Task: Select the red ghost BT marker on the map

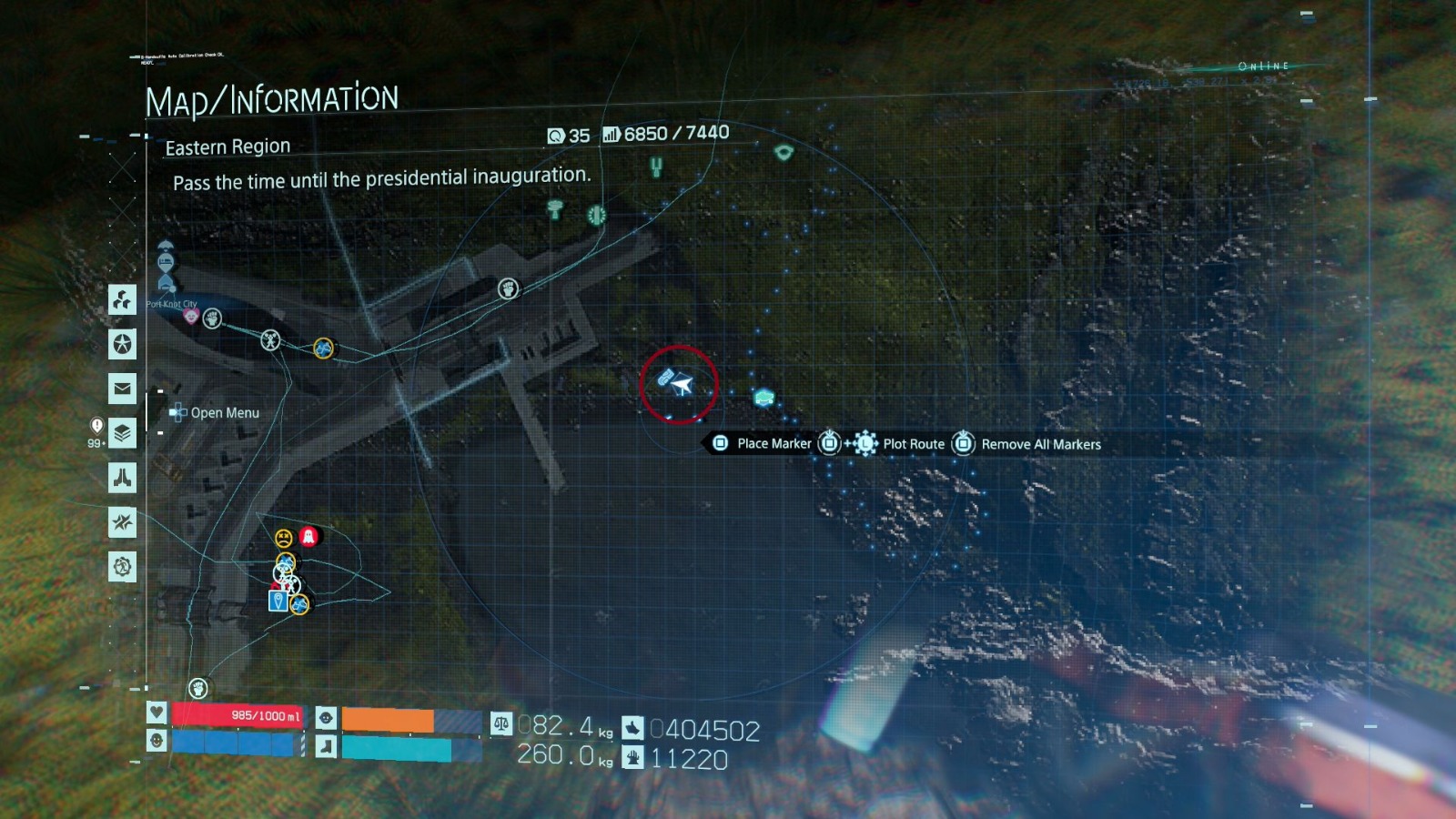Action: 308,536
